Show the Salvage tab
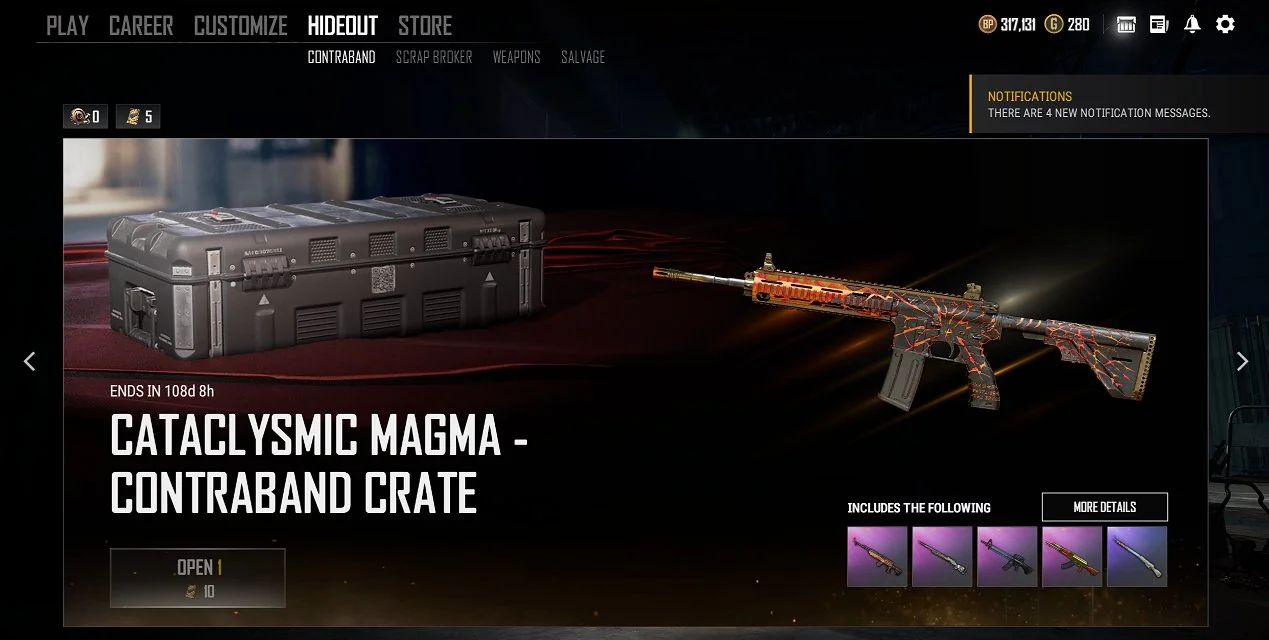Viewport: 1269px width, 640px height. (x=583, y=57)
